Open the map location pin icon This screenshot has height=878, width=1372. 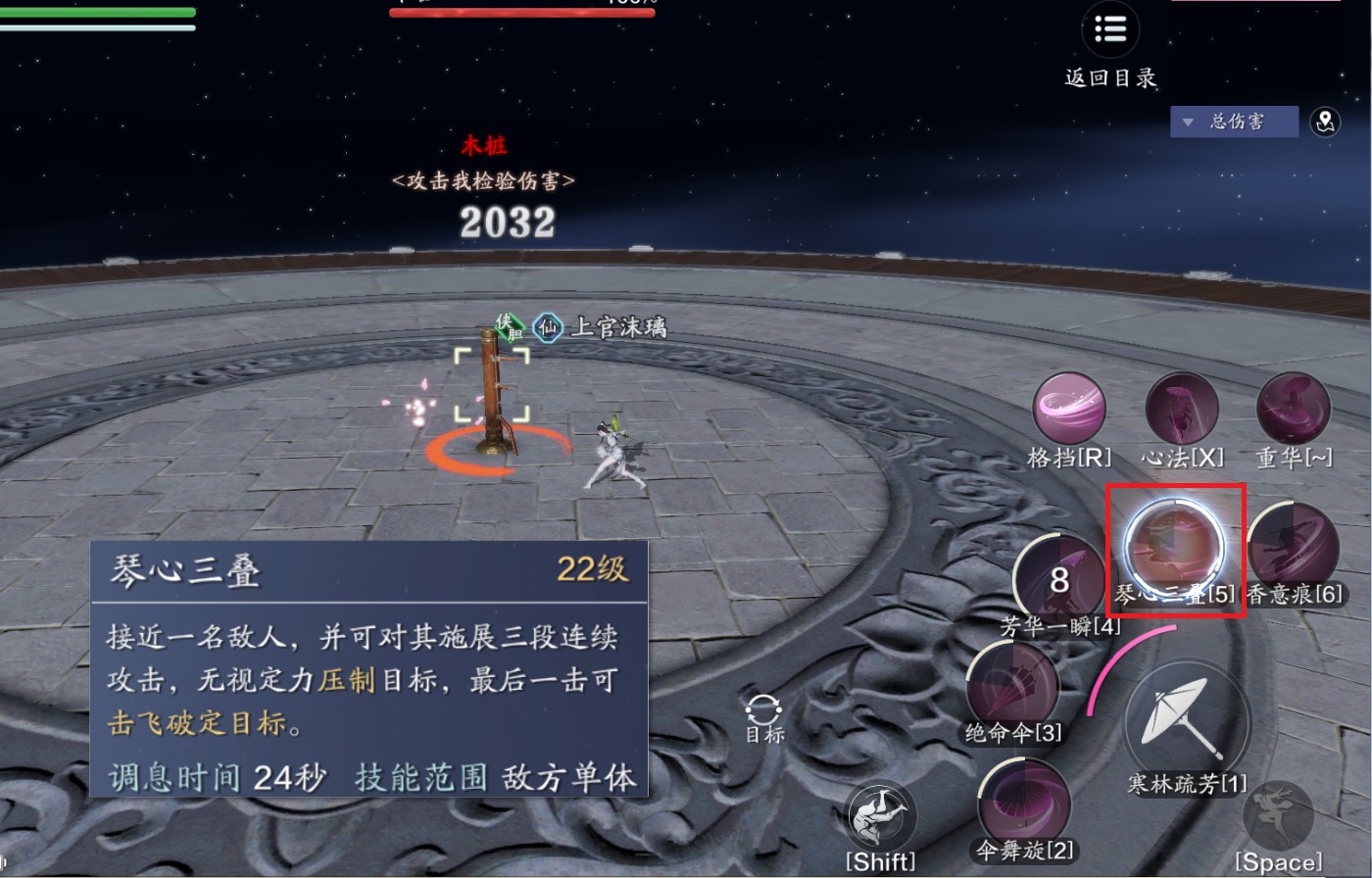coord(1325,122)
